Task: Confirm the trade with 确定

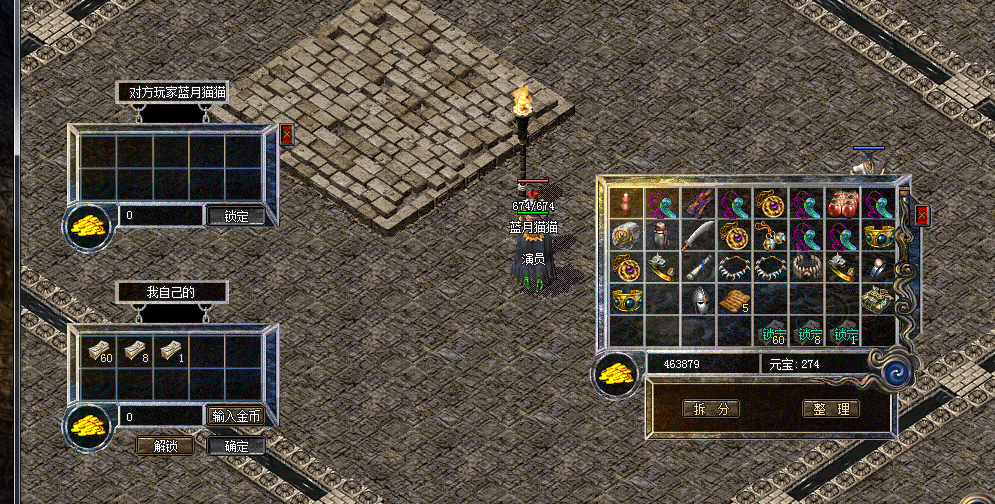Action: [236, 446]
